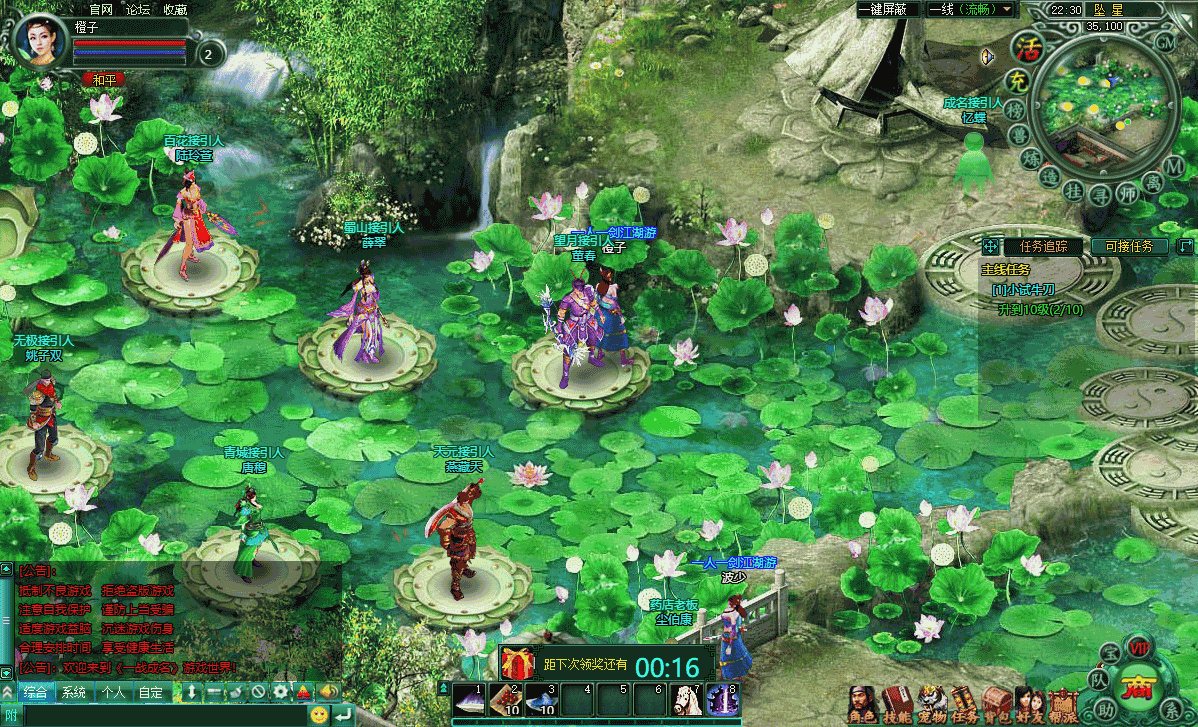Image resolution: width=1198 pixels, height=727 pixels.
Task: Open the 技能 skills book
Action: 895,703
